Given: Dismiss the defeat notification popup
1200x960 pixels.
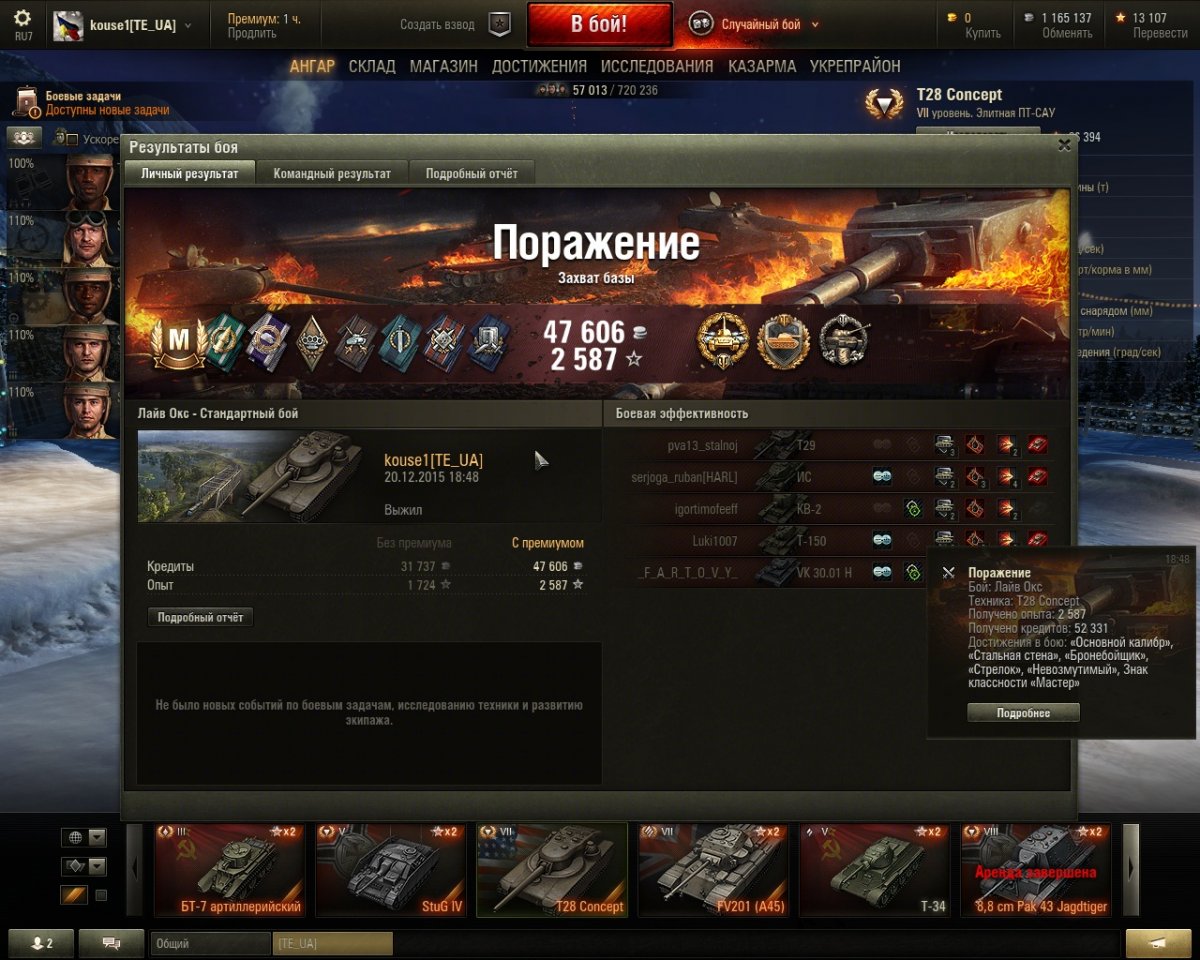Looking at the screenshot, I should point(948,573).
